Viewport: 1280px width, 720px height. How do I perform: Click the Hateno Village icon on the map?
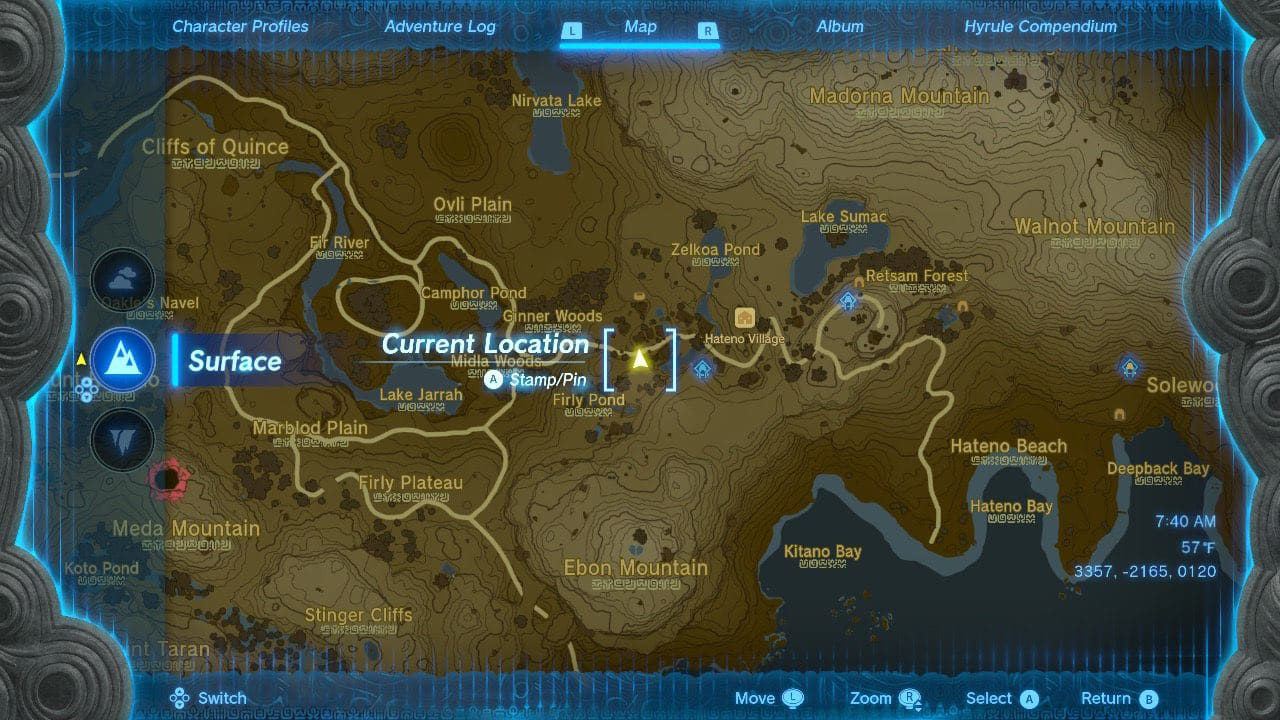[x=746, y=318]
